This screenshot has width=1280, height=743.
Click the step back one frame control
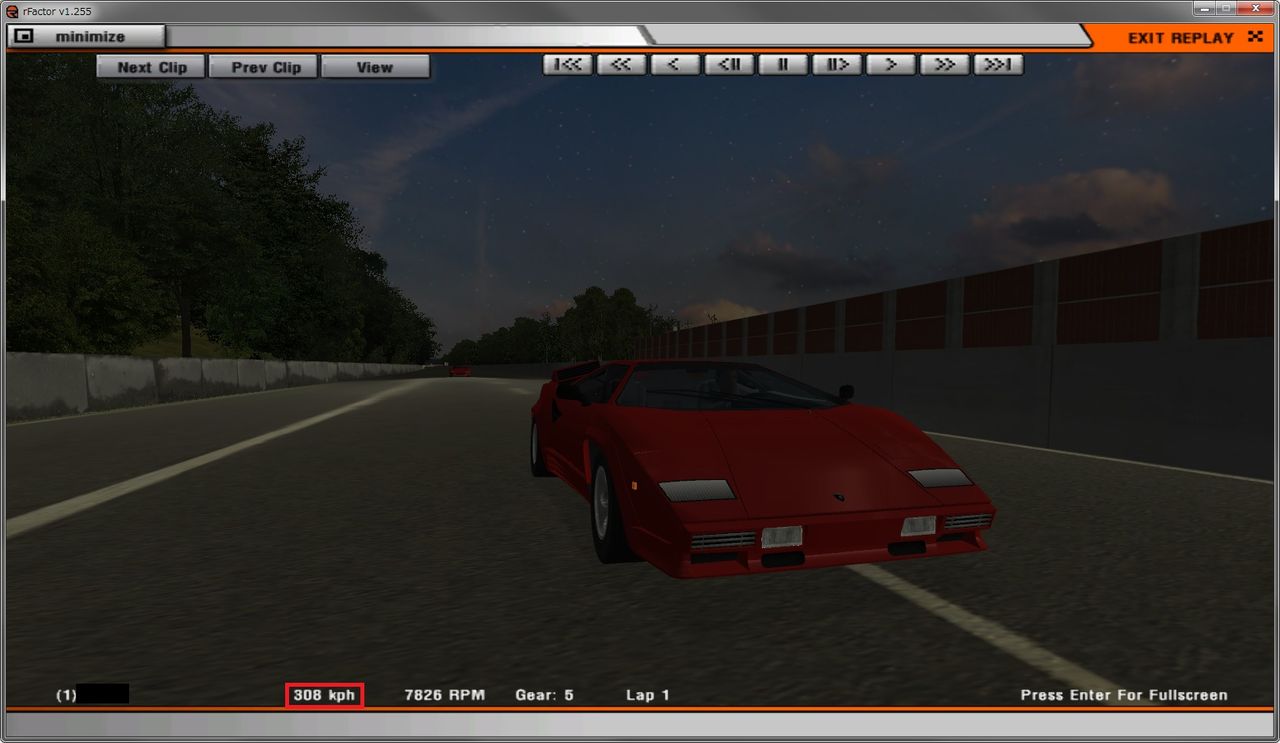pyautogui.click(x=729, y=64)
